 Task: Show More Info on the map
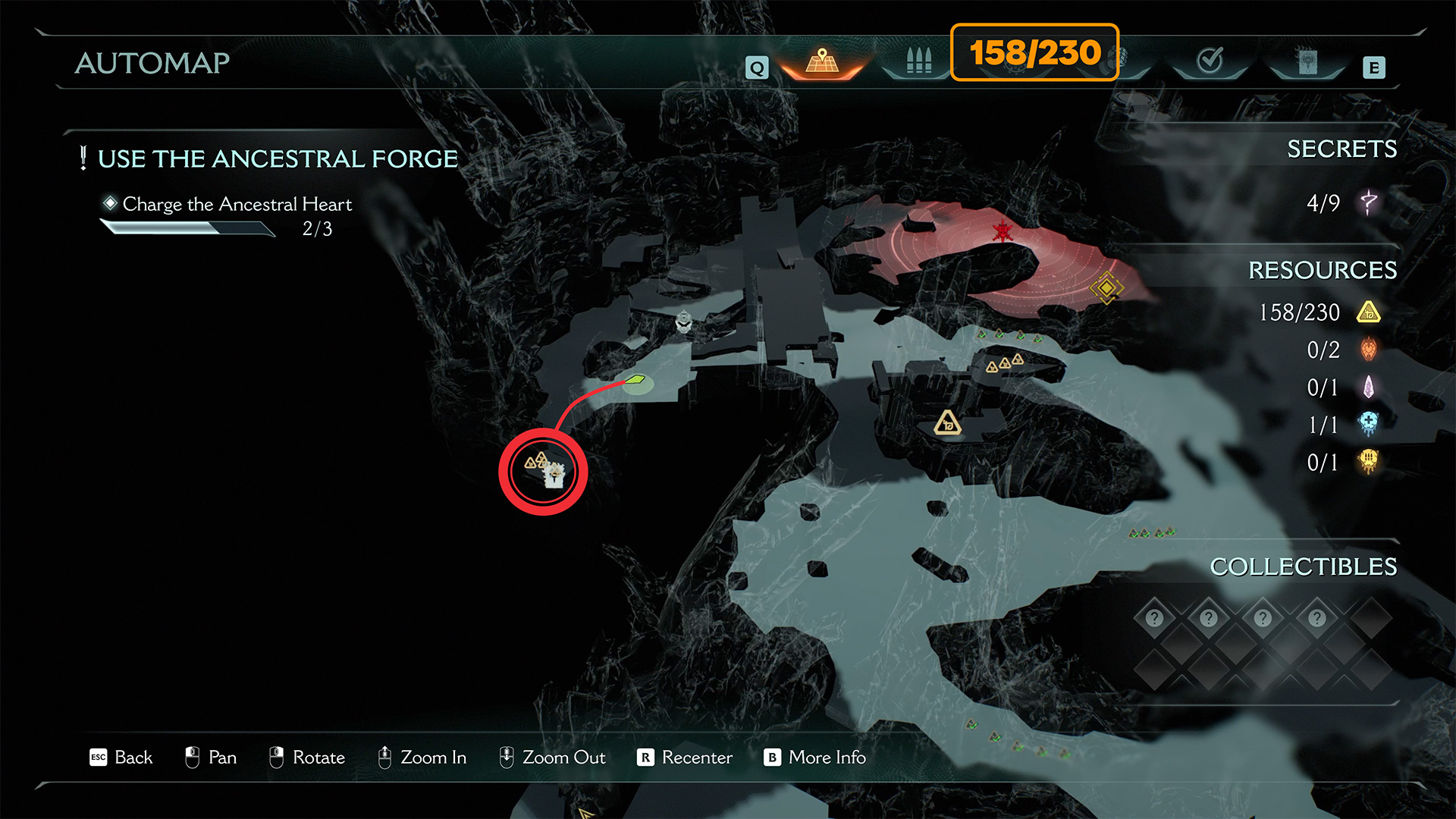pyautogui.click(x=815, y=758)
